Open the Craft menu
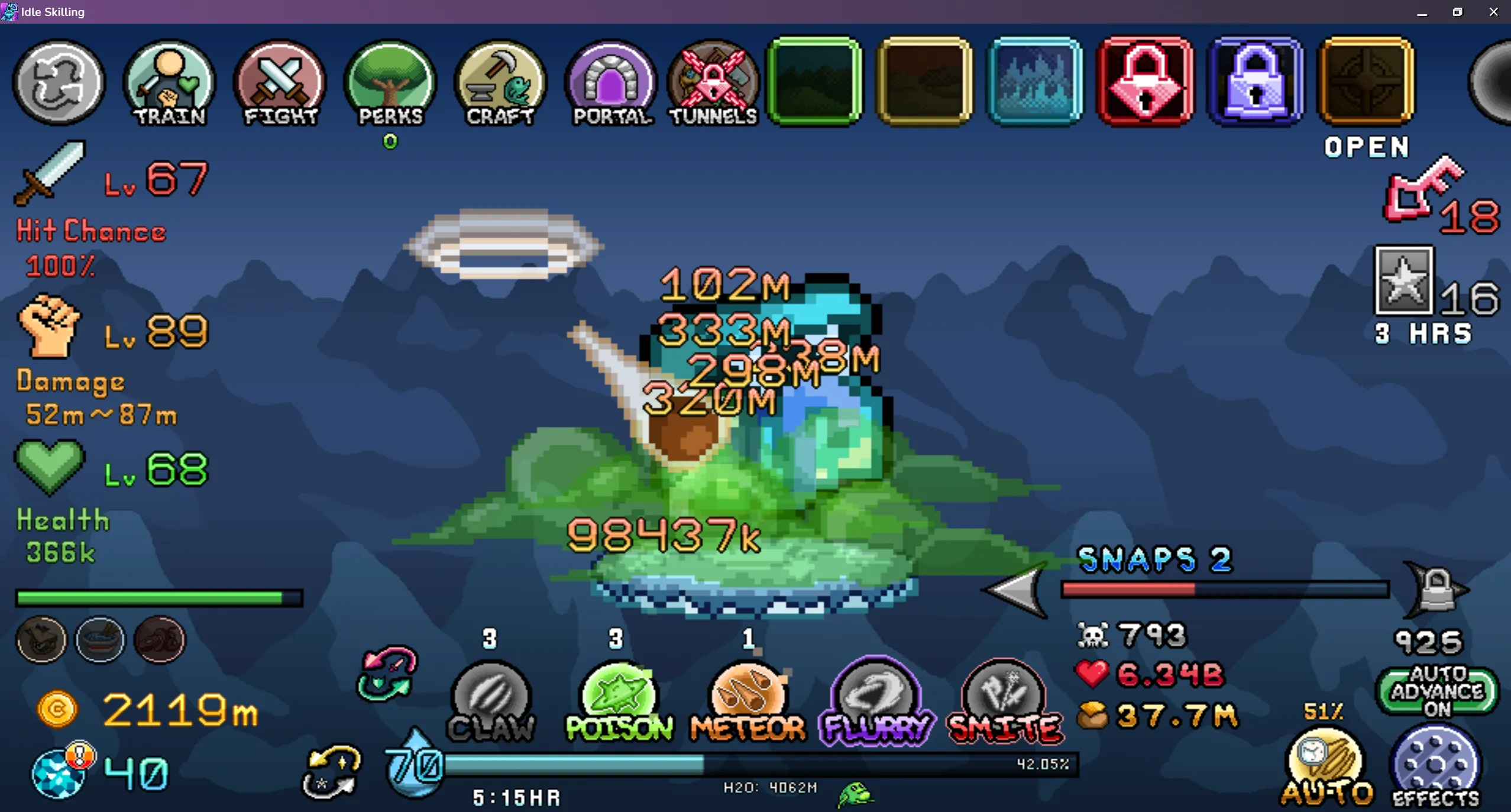Viewport: 1511px width, 812px height. pos(500,83)
